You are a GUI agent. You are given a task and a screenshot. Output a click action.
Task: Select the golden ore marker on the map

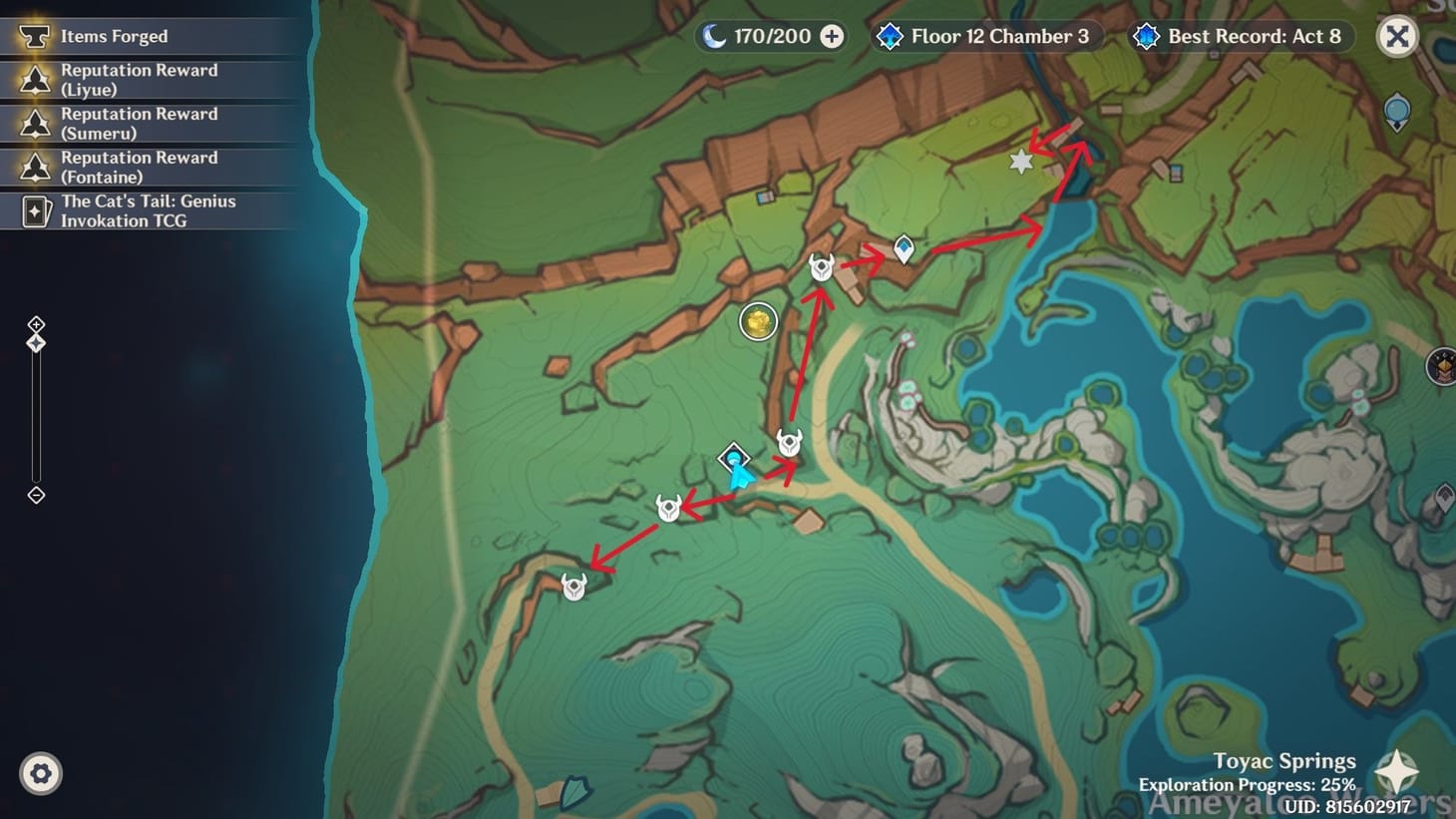pos(758,322)
